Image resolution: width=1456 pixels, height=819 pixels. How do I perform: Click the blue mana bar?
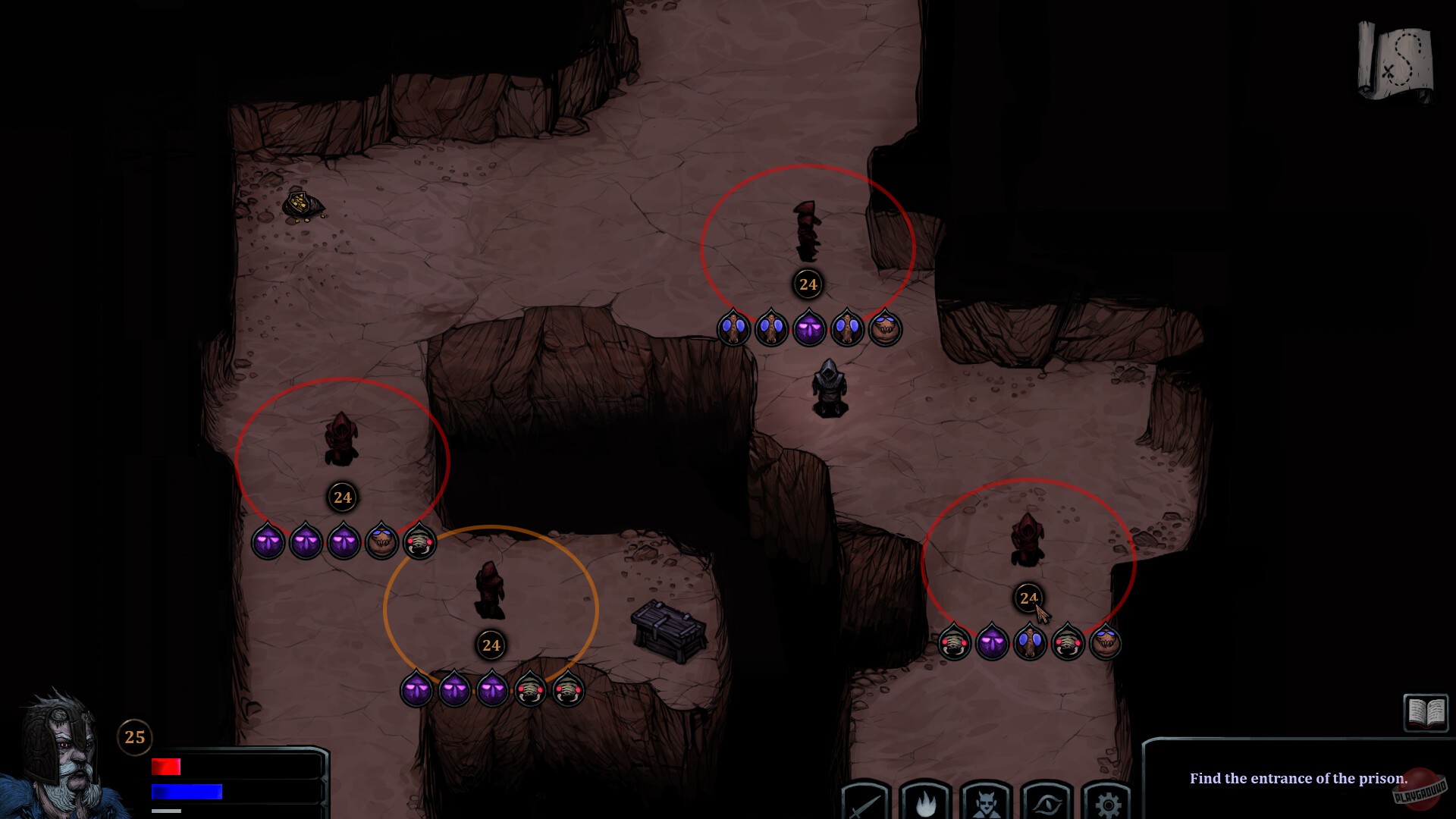186,791
